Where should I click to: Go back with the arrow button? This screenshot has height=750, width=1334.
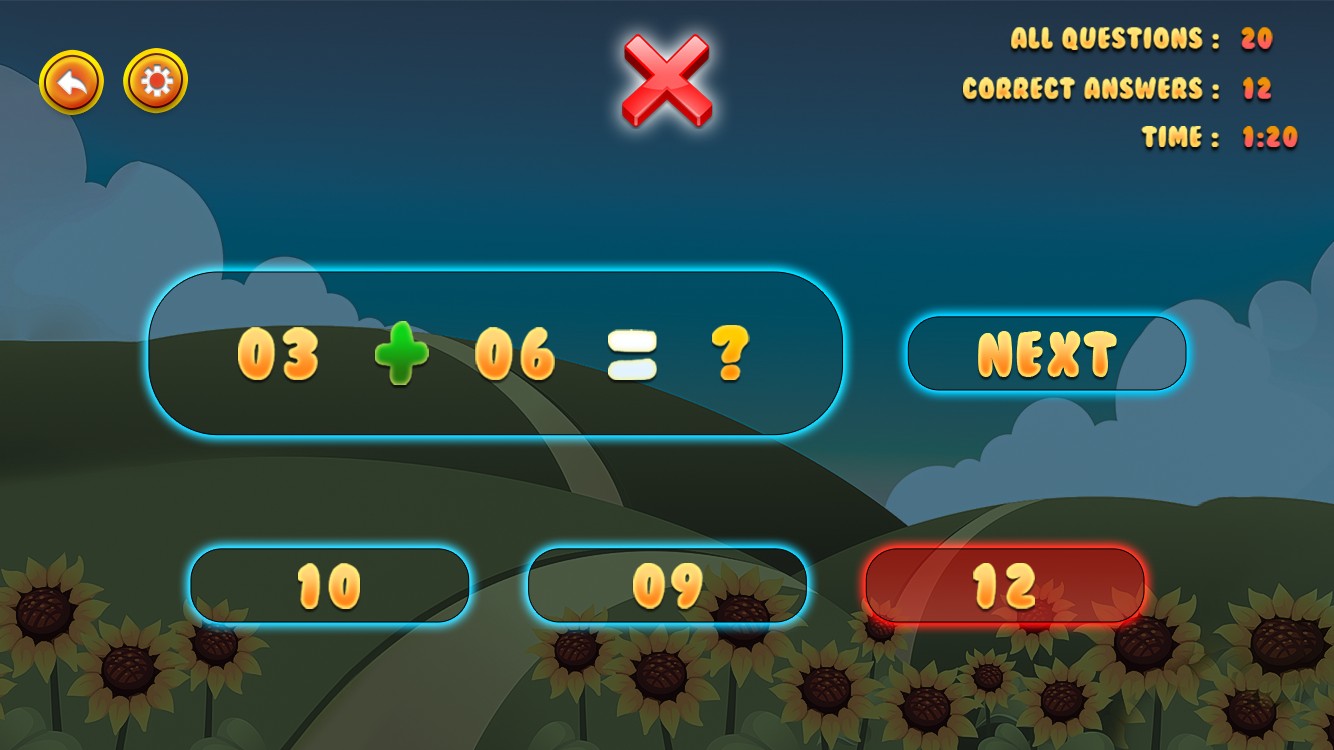tap(71, 82)
